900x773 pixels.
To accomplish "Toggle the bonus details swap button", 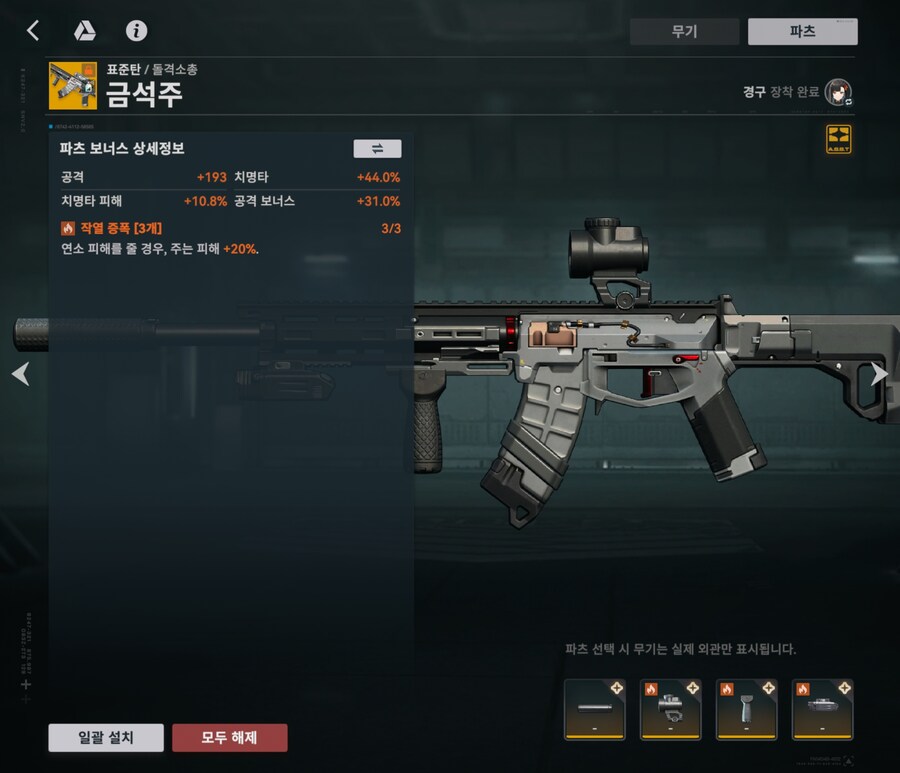I will pos(377,149).
